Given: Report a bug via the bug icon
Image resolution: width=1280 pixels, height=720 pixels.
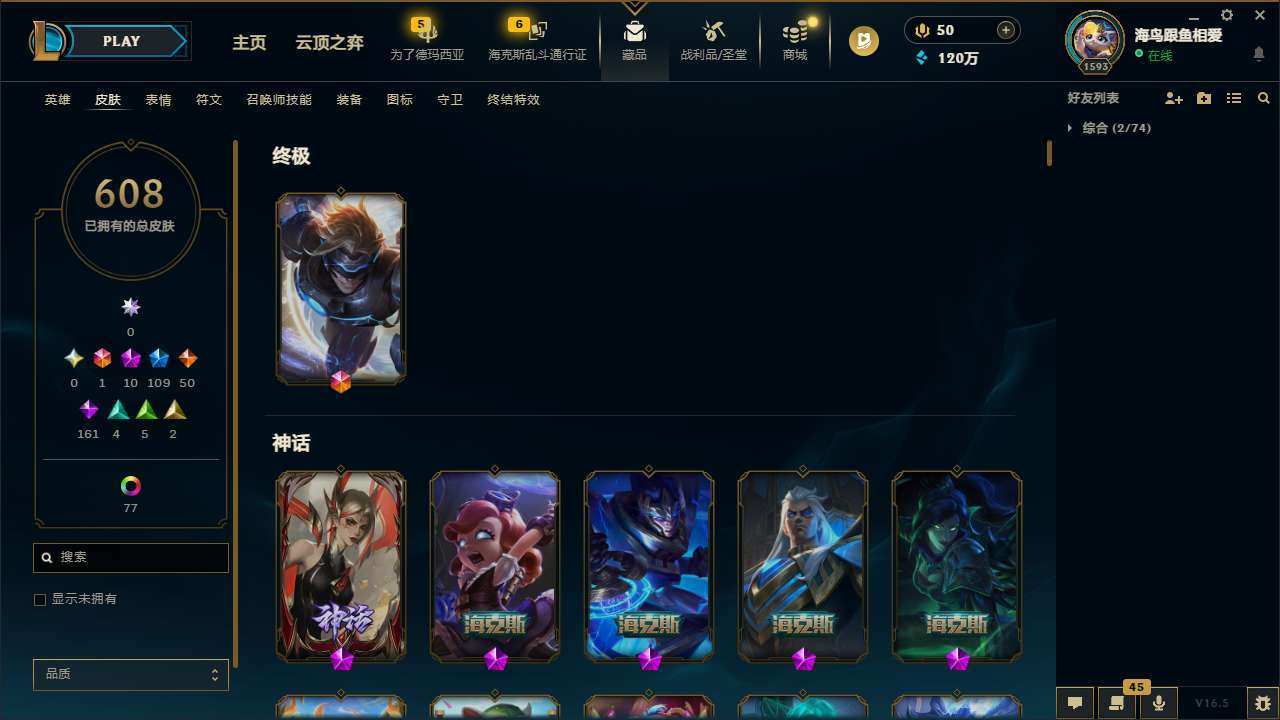Looking at the screenshot, I should pyautogui.click(x=1243, y=703).
